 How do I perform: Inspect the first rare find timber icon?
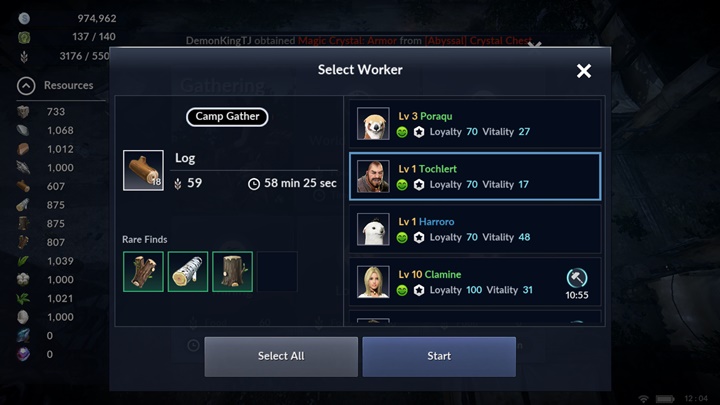click(143, 272)
